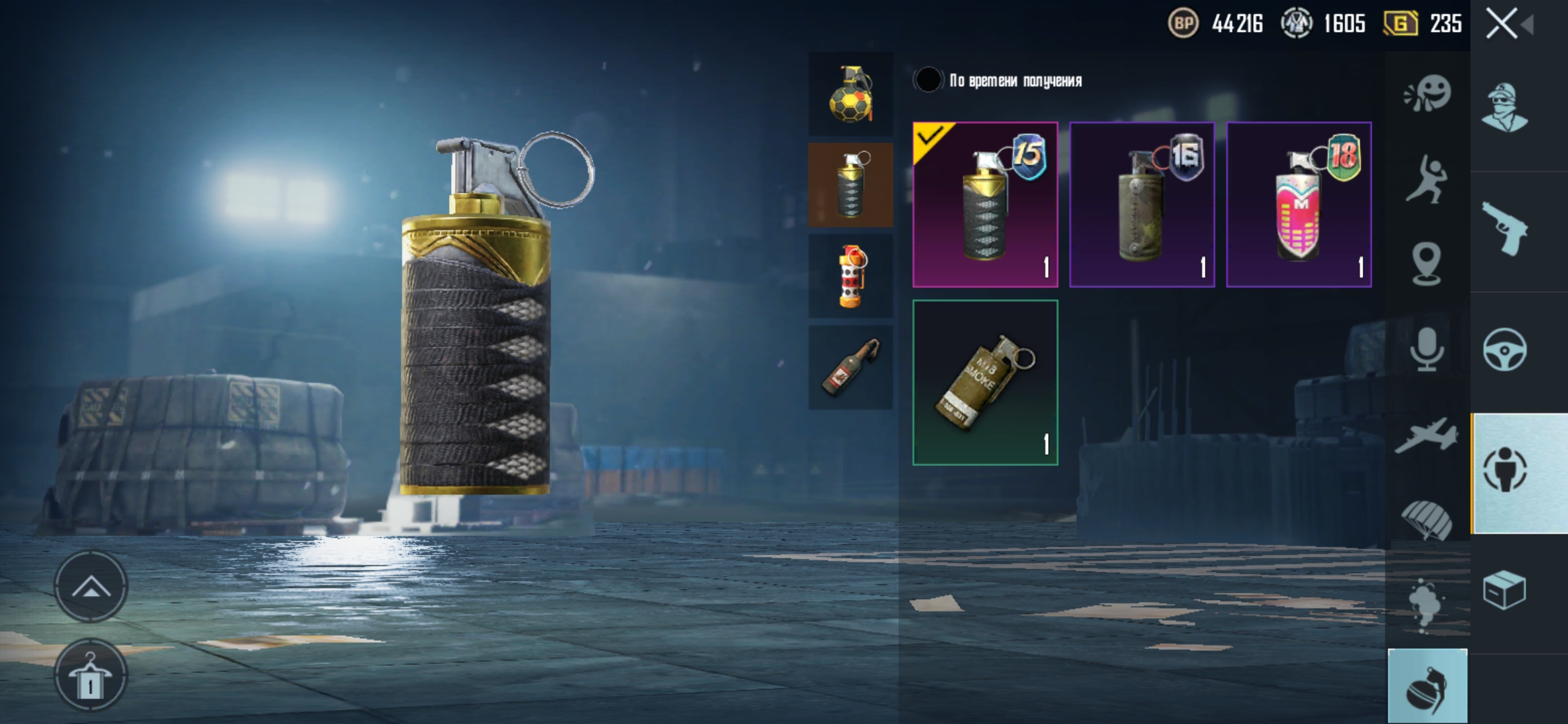The image size is (1568, 724).
Task: Choose the gold smoke grenade skin 15
Action: click(x=985, y=204)
